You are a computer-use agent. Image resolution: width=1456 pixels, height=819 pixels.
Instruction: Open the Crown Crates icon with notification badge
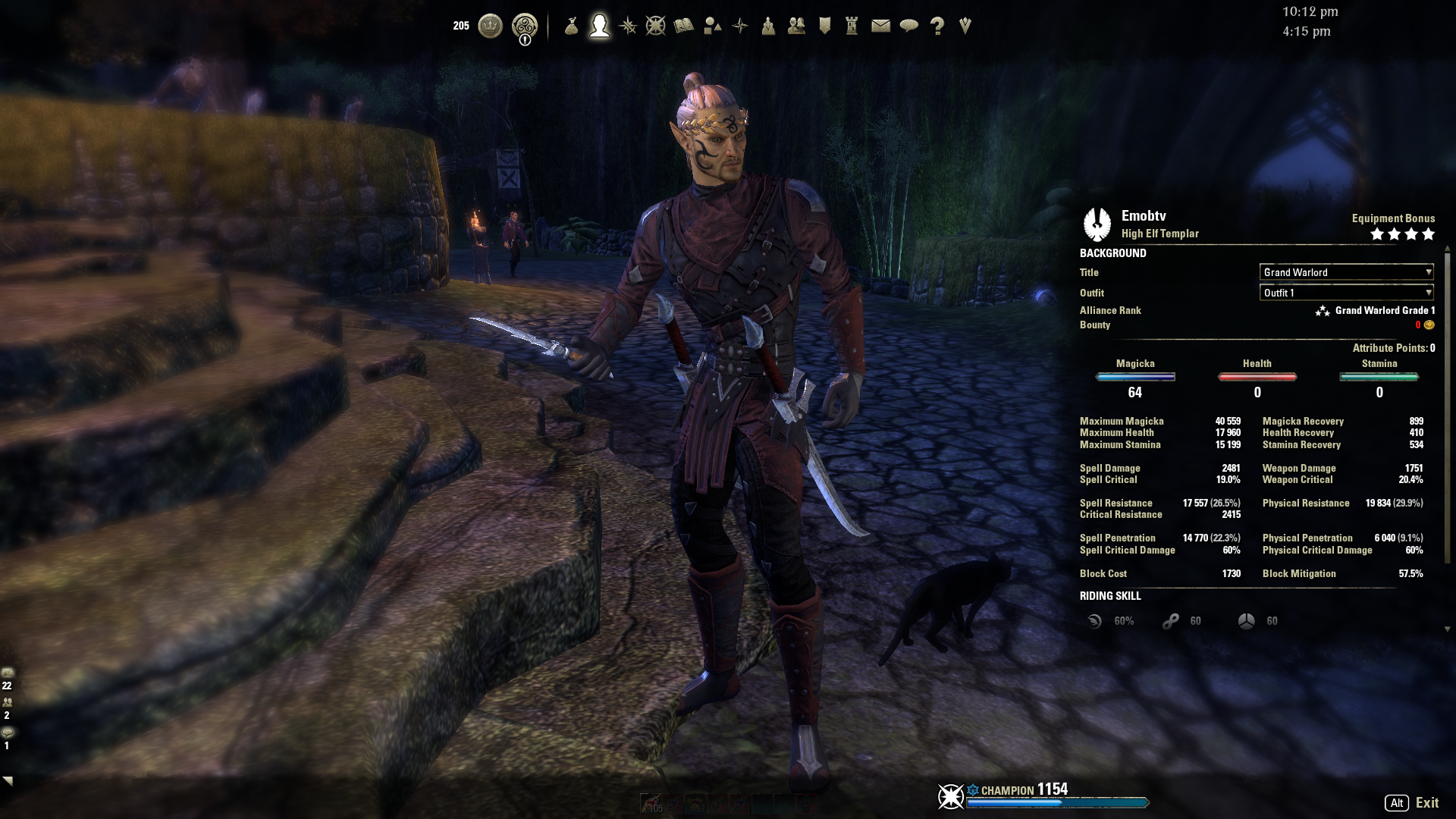point(523,25)
